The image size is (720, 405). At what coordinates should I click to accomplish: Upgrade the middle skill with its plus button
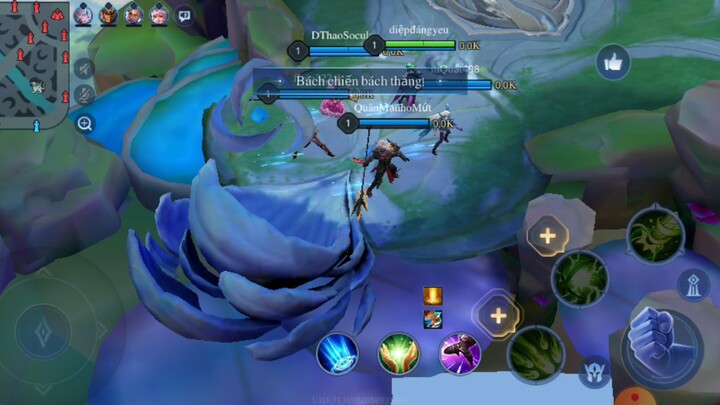tap(547, 237)
